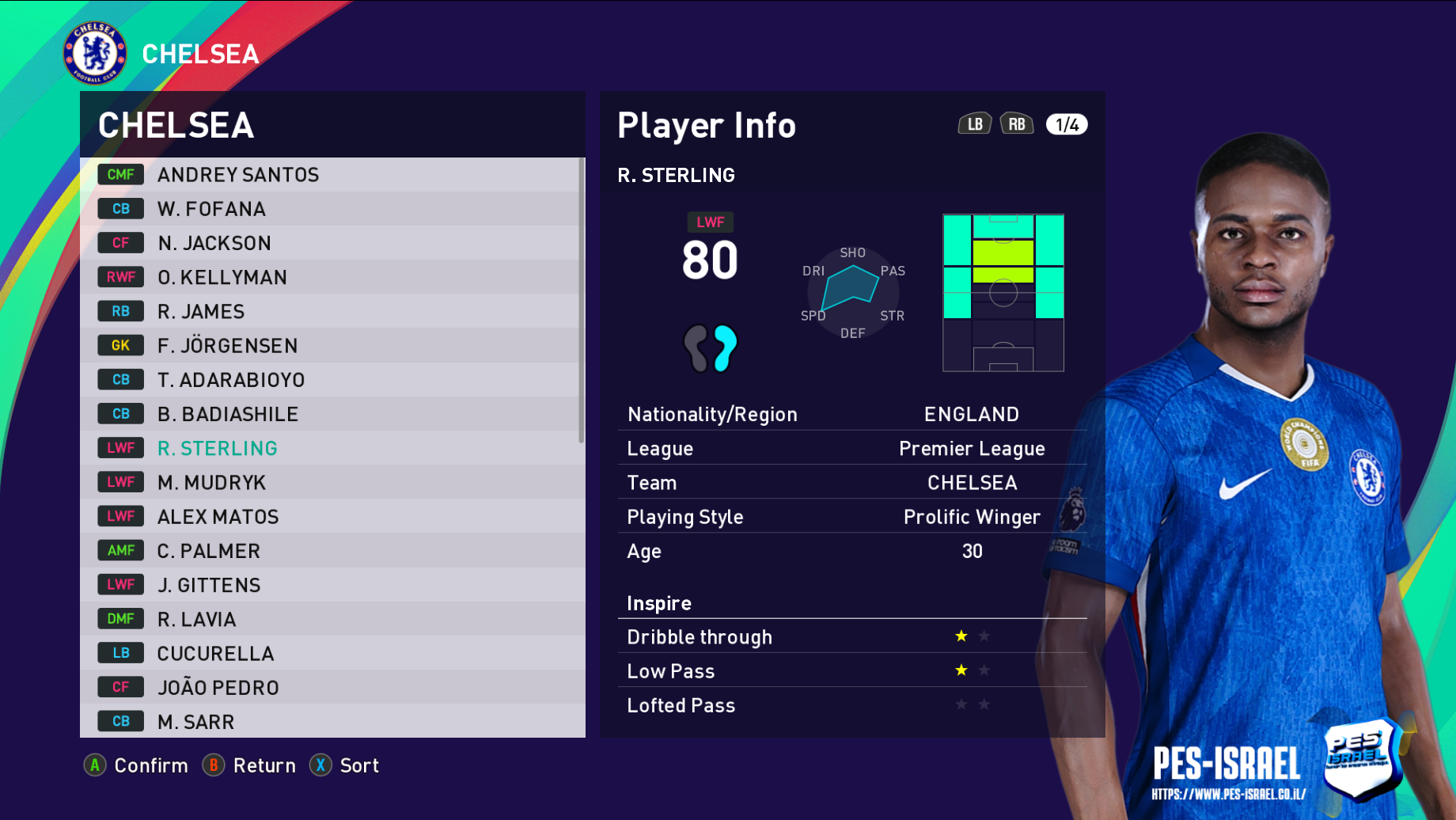
Task: Select R. Lavia in the roster
Action: [197, 619]
